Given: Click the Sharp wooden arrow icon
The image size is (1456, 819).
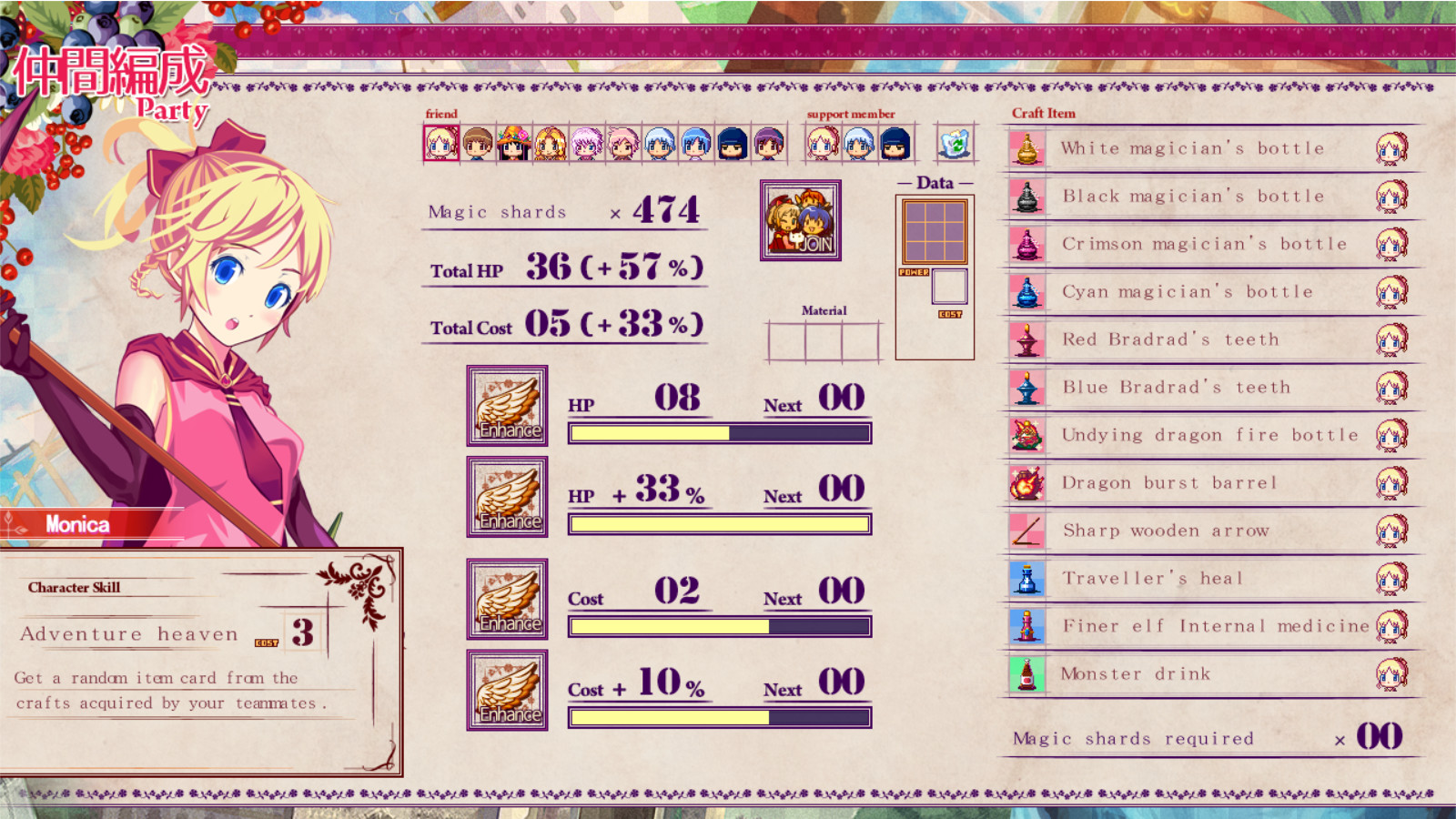Looking at the screenshot, I should tap(1028, 530).
